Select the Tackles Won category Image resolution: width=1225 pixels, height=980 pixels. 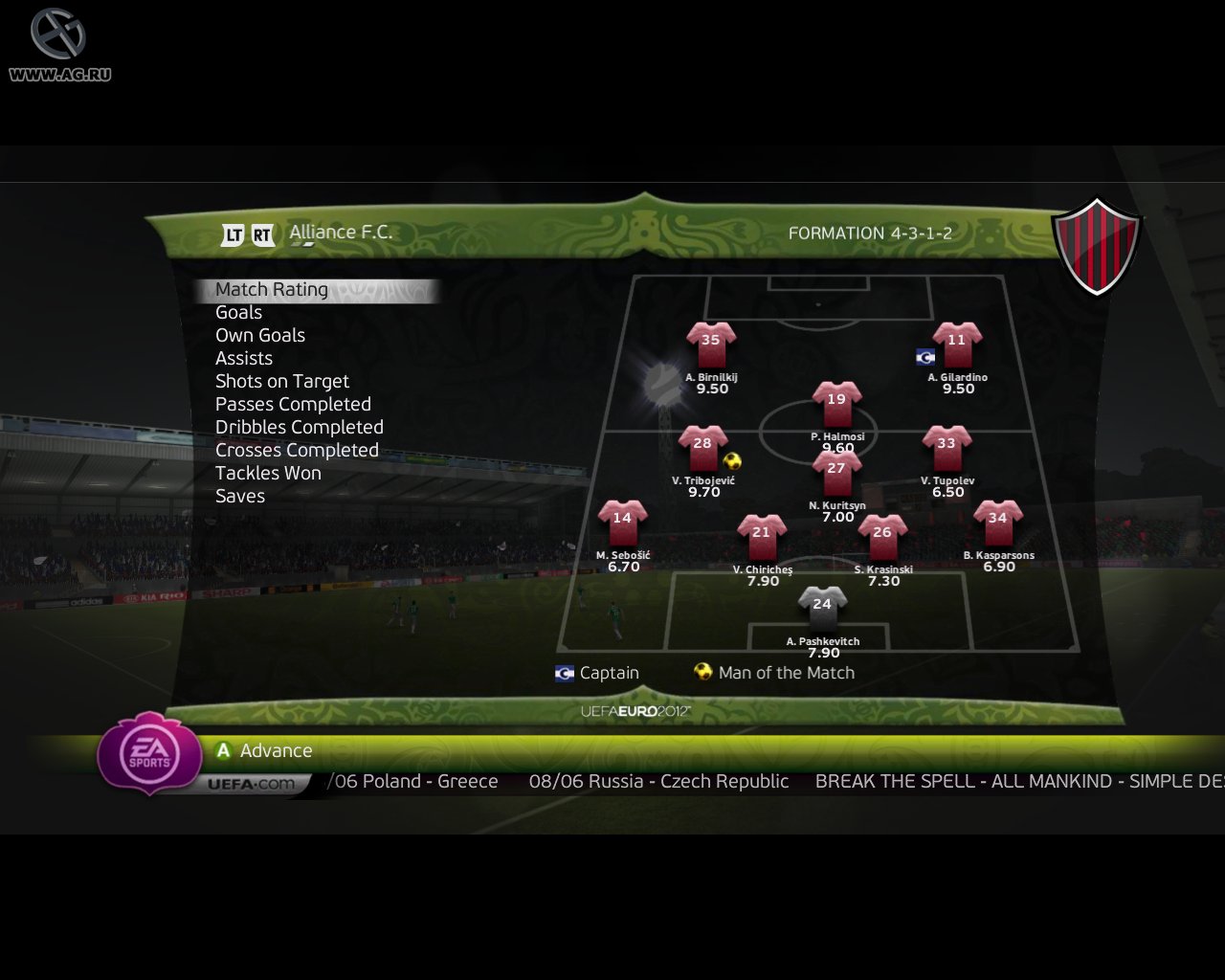[268, 473]
